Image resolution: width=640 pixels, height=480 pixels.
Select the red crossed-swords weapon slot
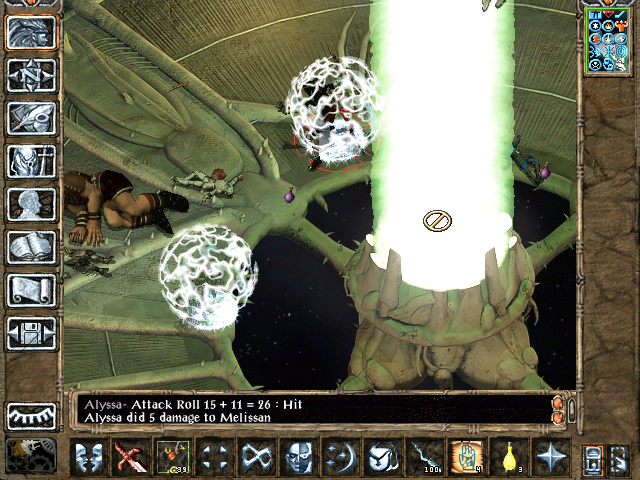130,456
